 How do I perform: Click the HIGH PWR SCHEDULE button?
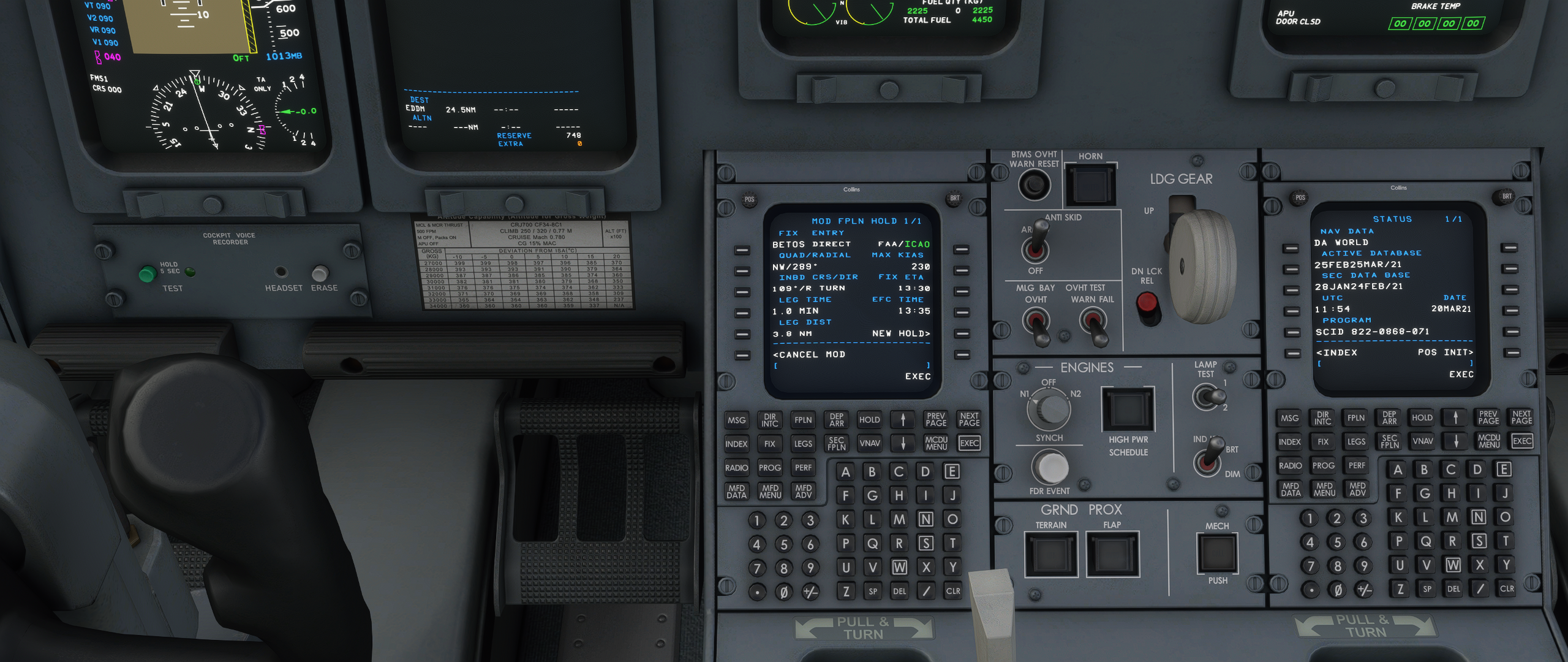point(1128,409)
